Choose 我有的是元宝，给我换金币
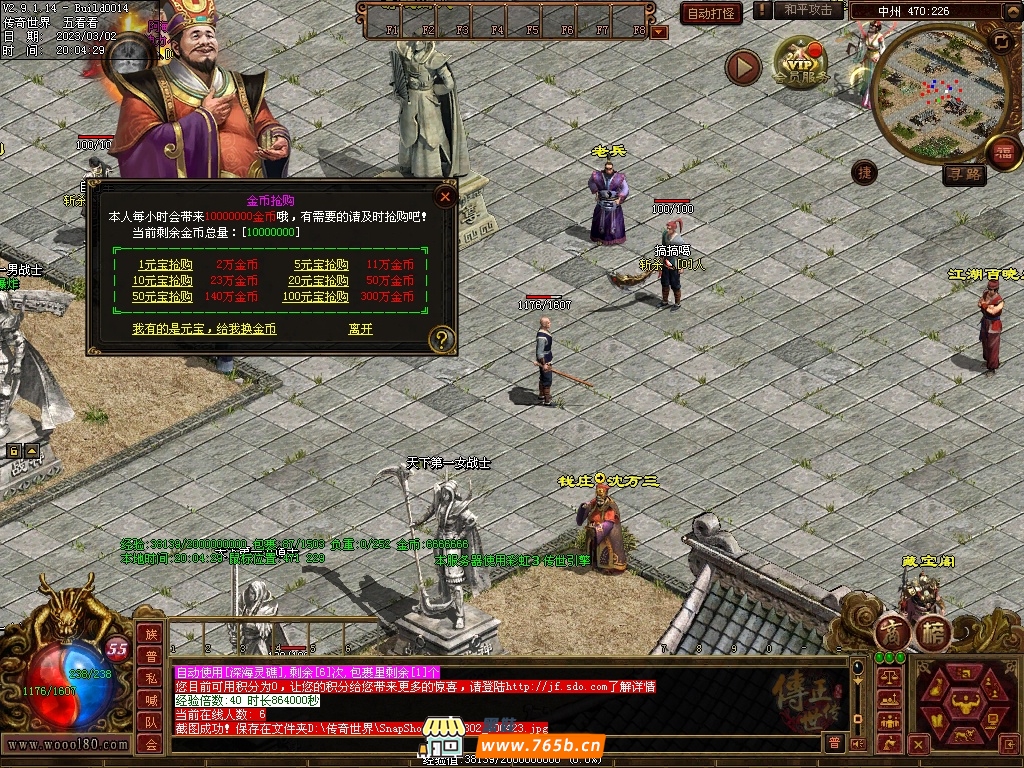The height and width of the screenshot is (768, 1024). pyautogui.click(x=204, y=328)
